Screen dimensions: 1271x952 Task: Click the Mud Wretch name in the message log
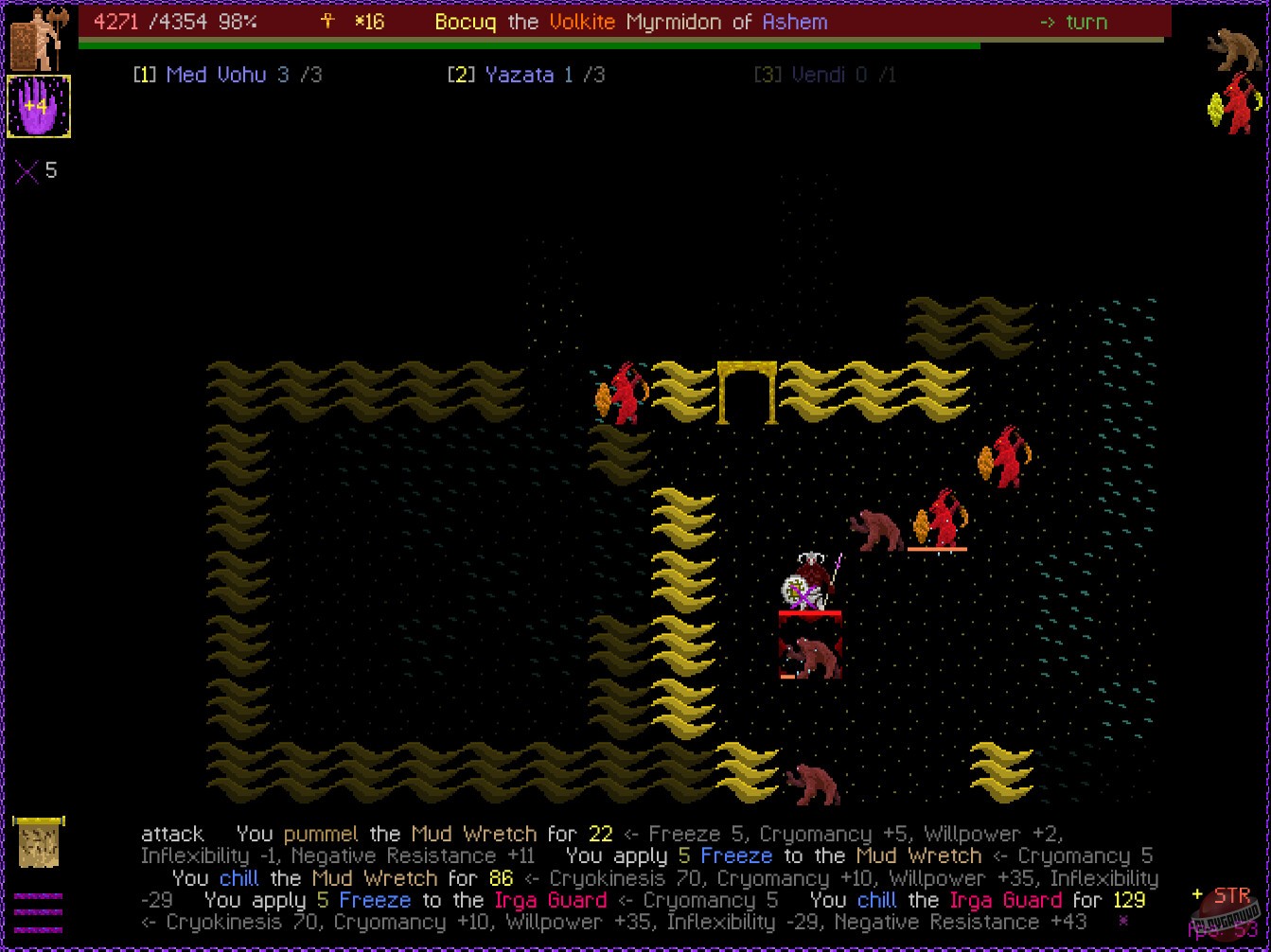coord(476,834)
